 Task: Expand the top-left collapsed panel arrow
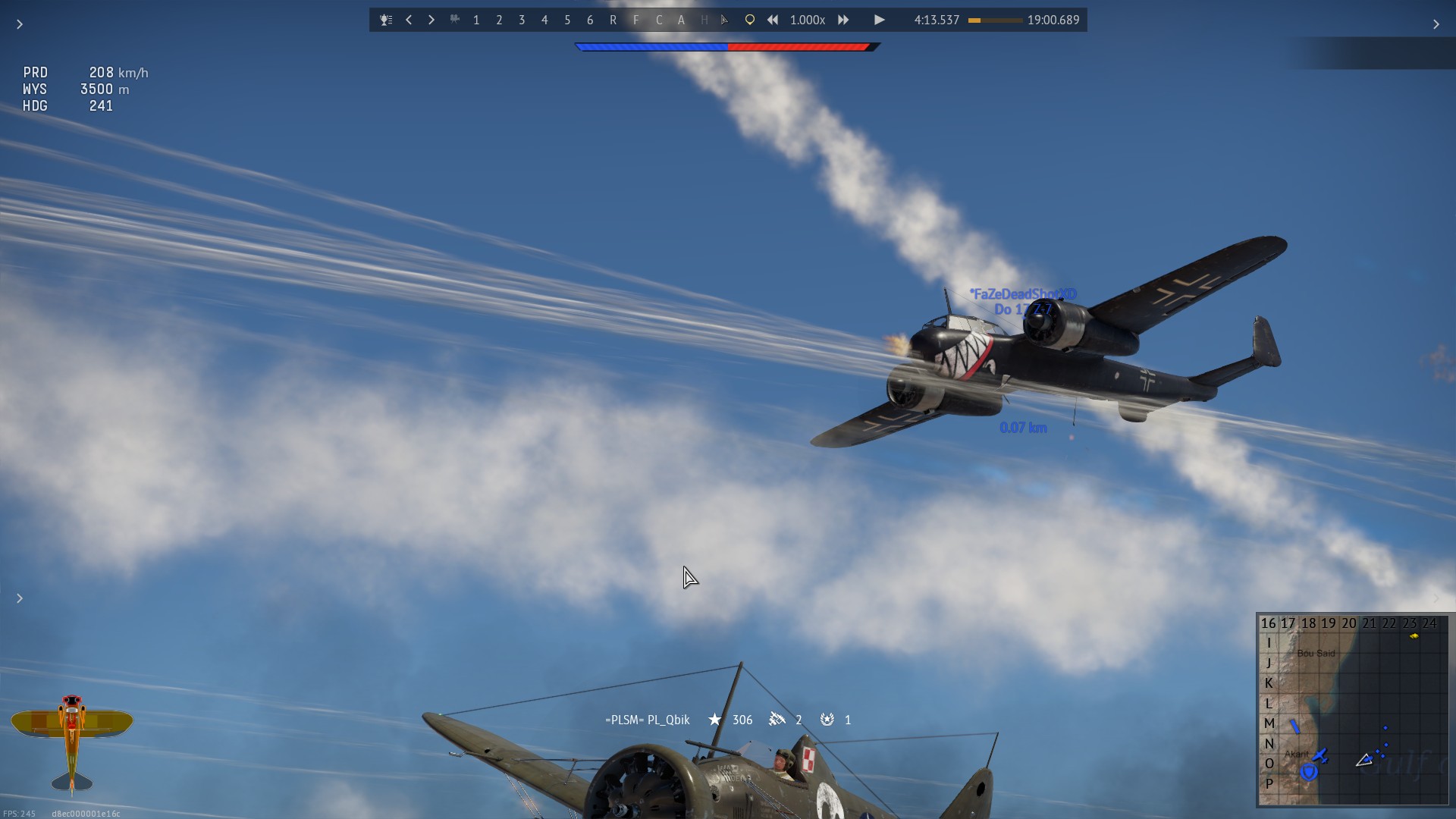click(x=20, y=24)
